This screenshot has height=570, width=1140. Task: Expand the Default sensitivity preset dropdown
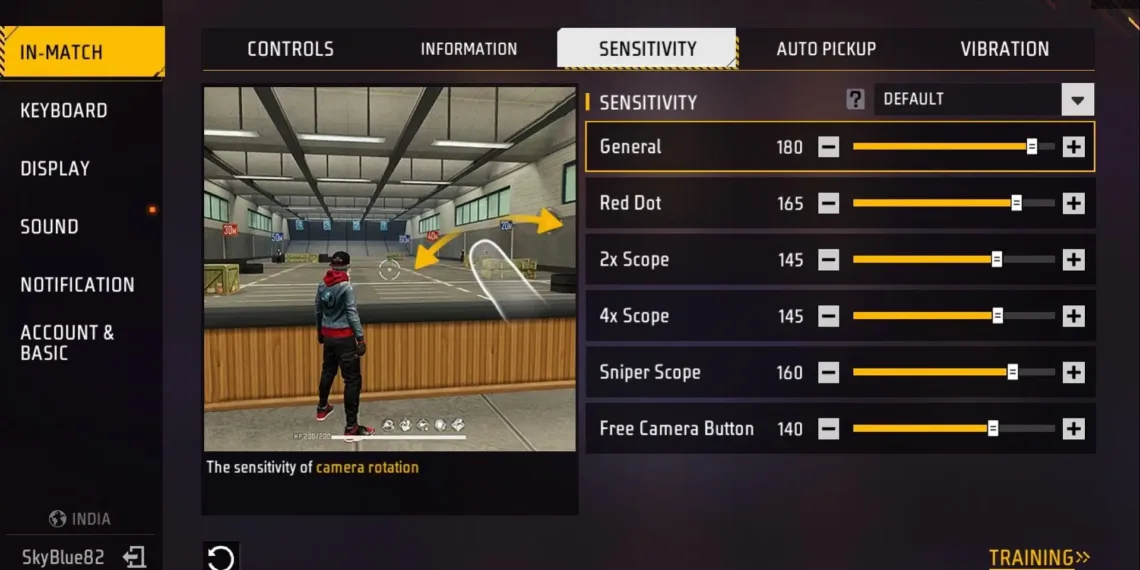(1077, 99)
